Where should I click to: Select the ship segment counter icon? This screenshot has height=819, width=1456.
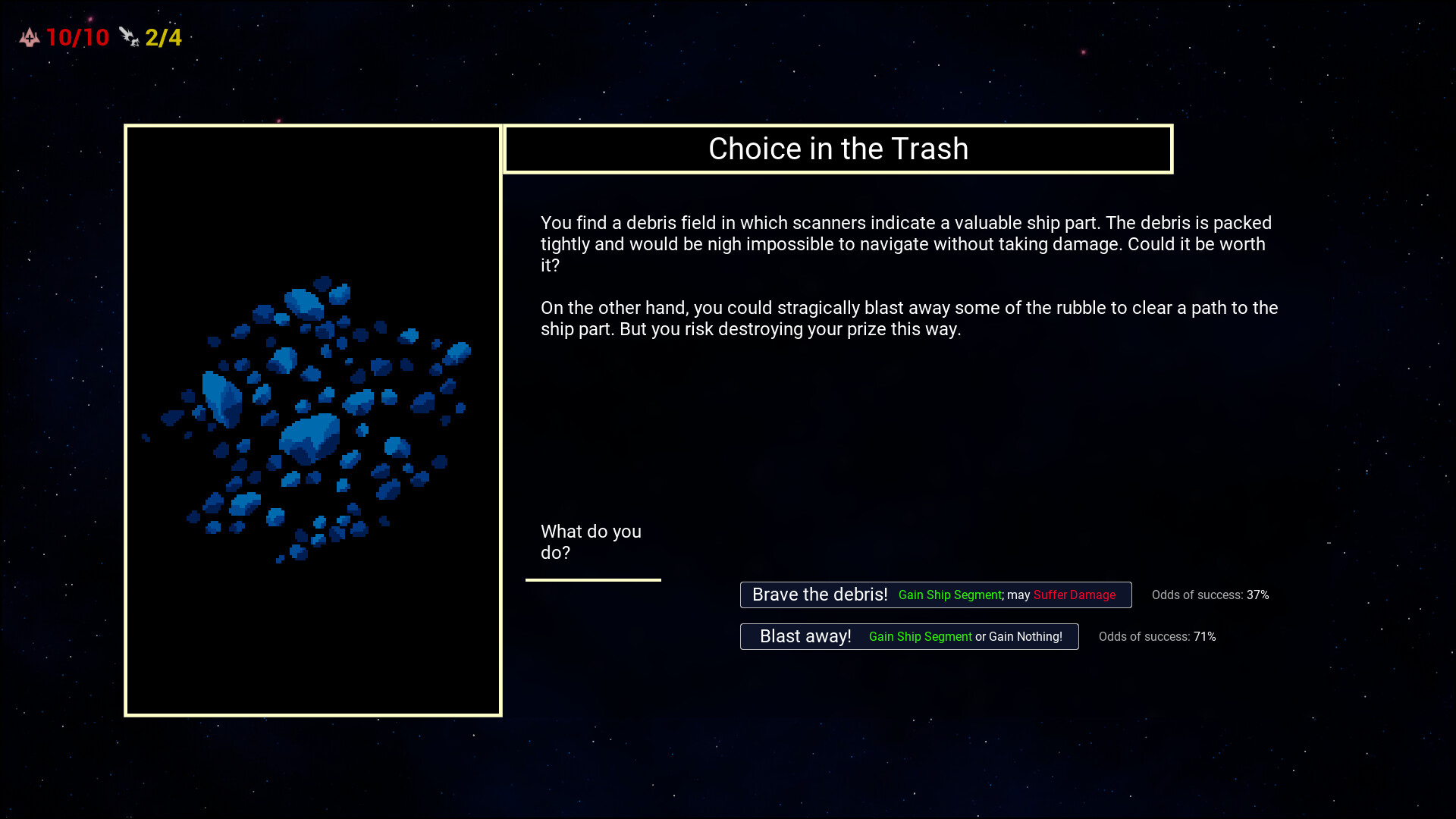[x=129, y=36]
